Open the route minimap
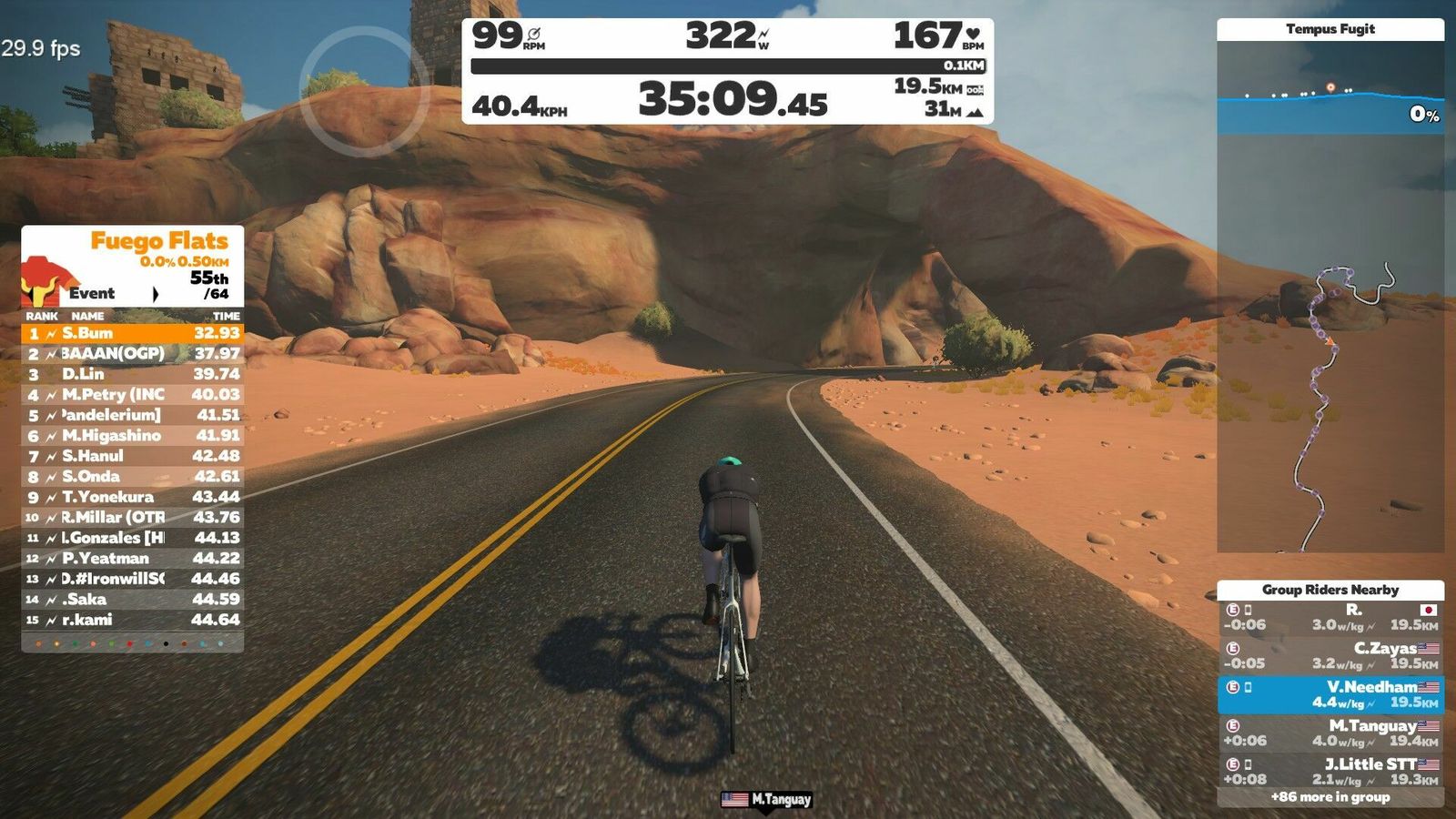Viewport: 1456px width, 819px height. [x=1330, y=409]
